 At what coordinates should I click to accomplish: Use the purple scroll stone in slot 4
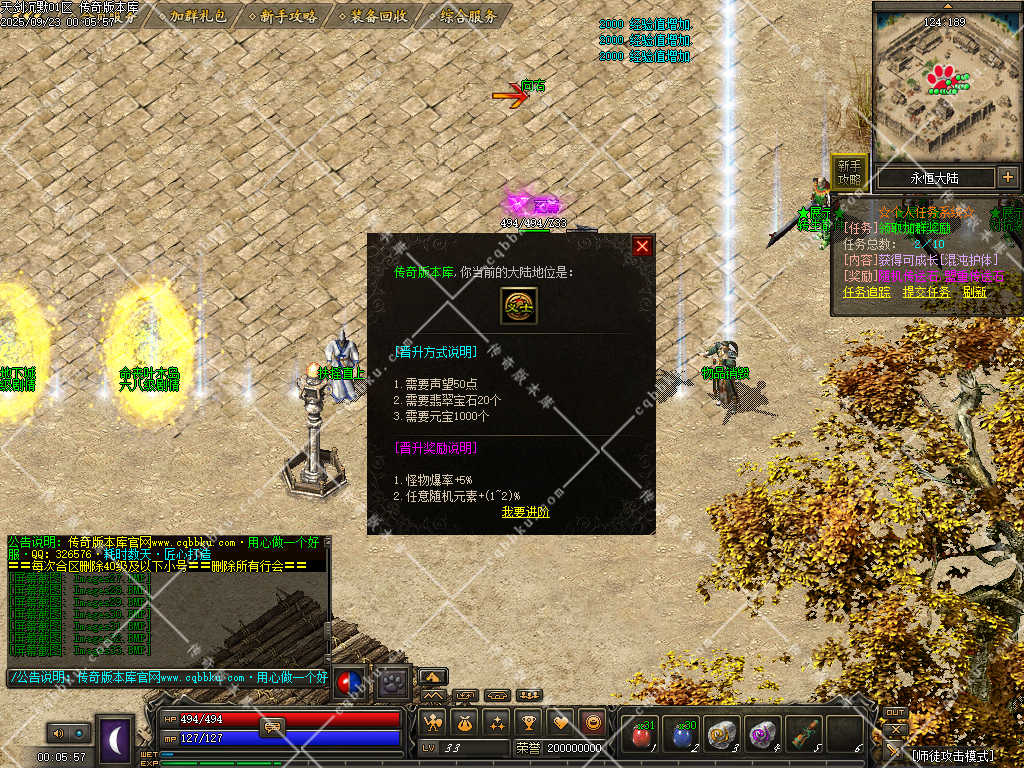point(763,734)
